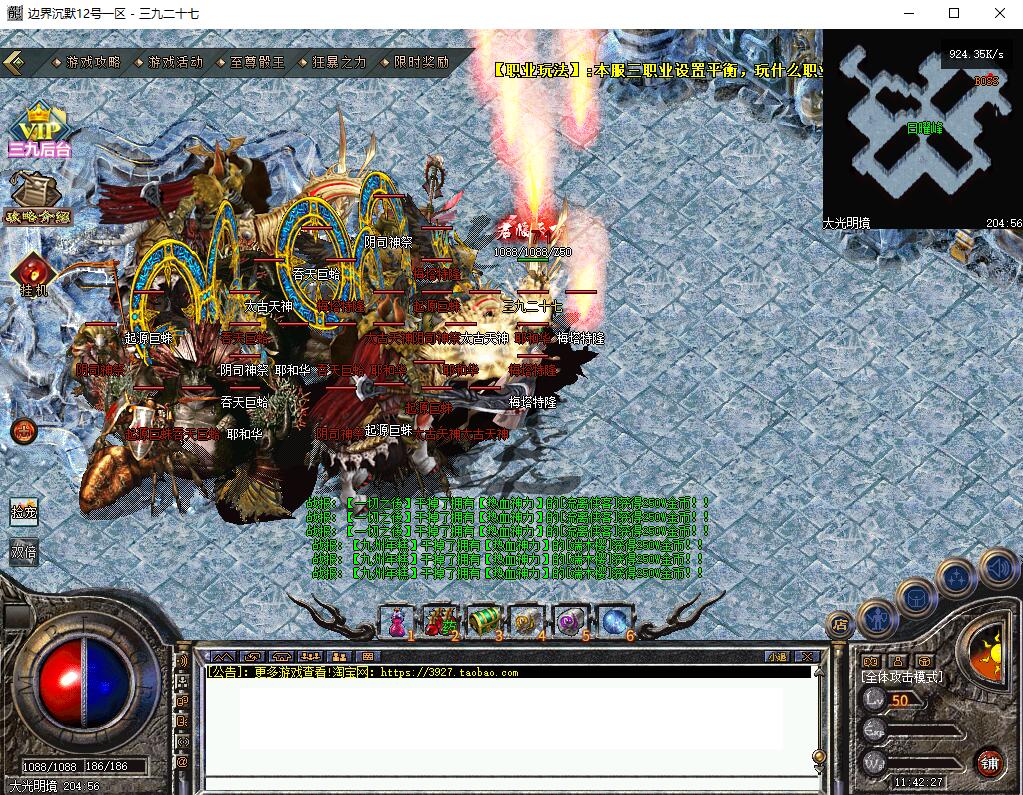Activate the 双倍 double bonus button
The height and width of the screenshot is (795, 1023).
[24, 551]
